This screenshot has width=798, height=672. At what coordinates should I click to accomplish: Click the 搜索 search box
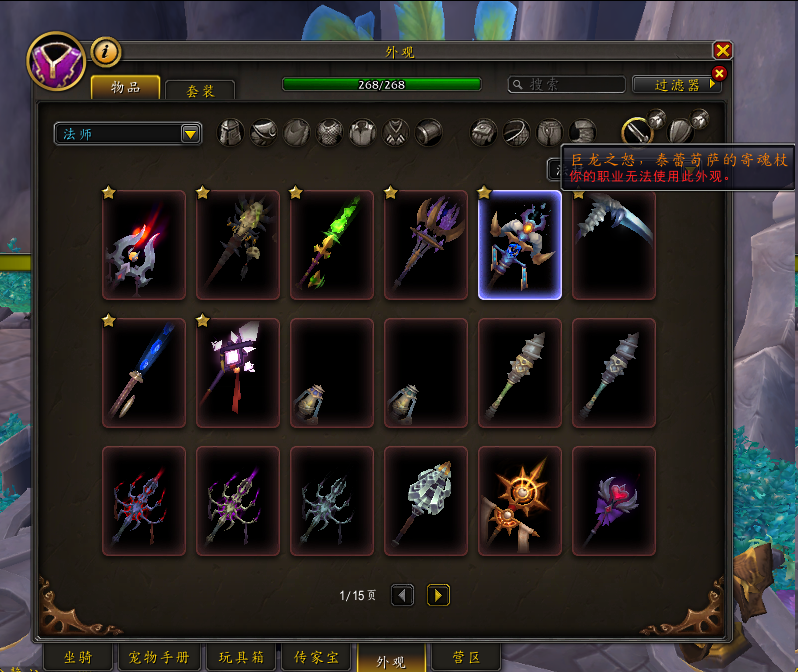565,85
